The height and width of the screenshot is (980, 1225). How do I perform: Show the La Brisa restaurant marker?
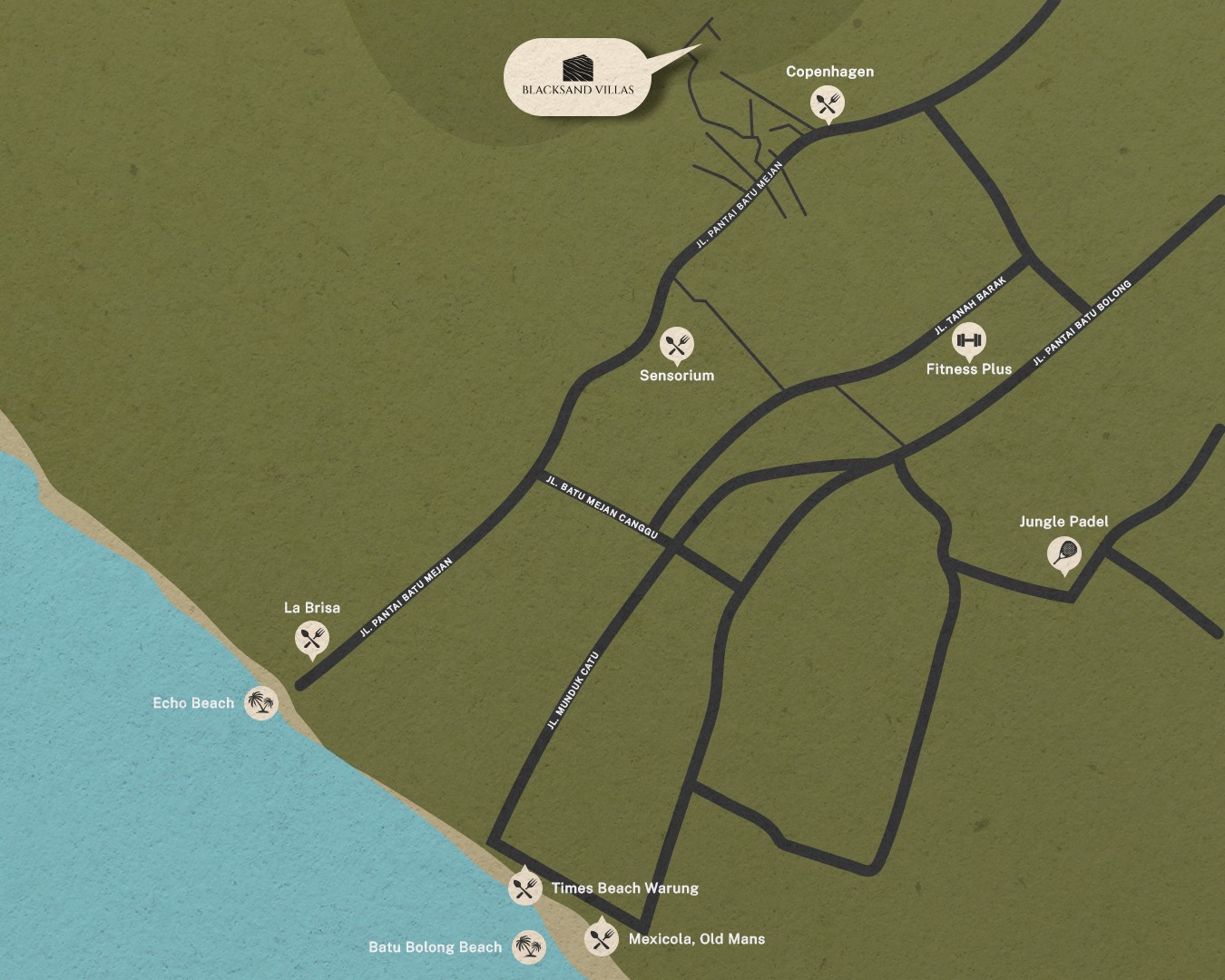(311, 638)
